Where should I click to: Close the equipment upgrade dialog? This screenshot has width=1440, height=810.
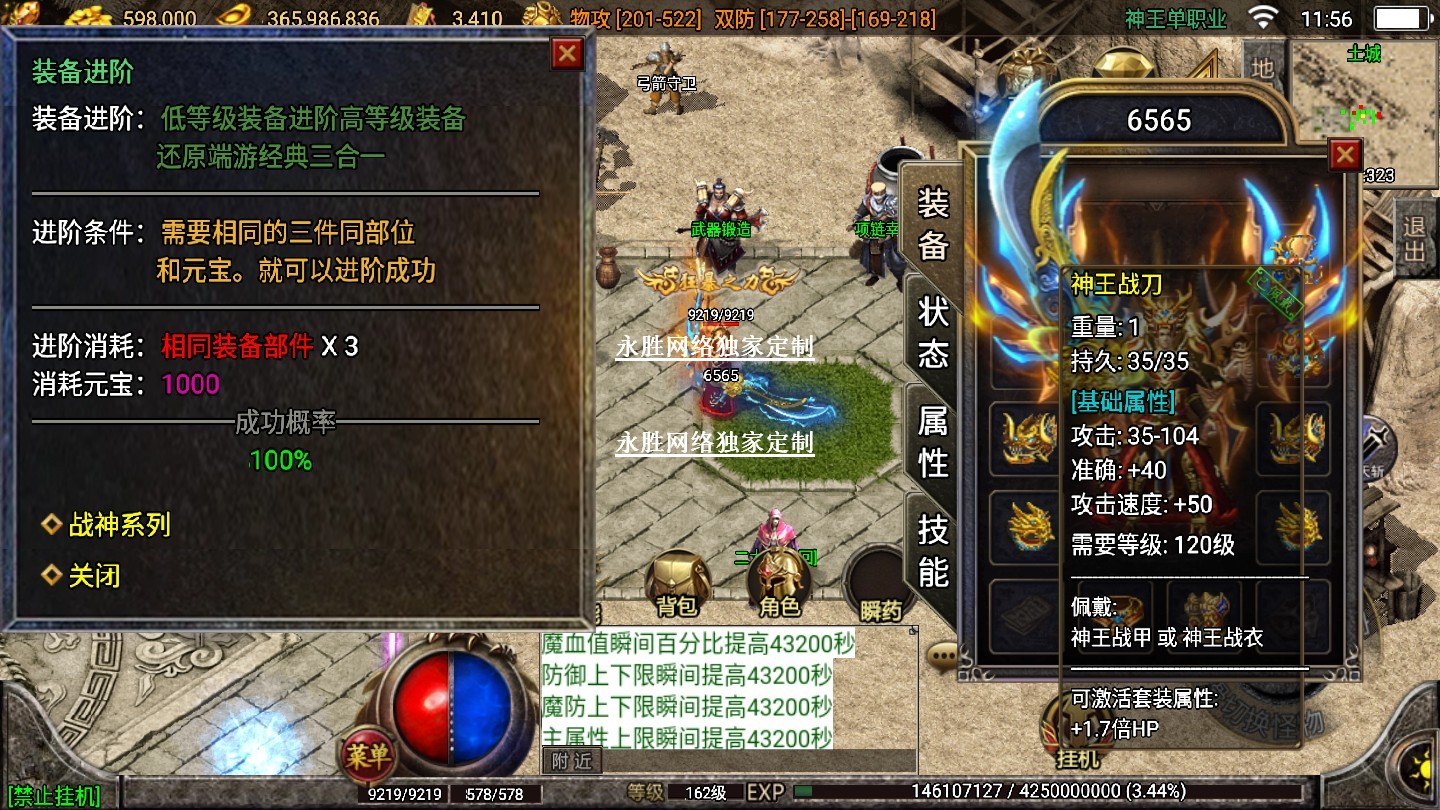coord(567,53)
